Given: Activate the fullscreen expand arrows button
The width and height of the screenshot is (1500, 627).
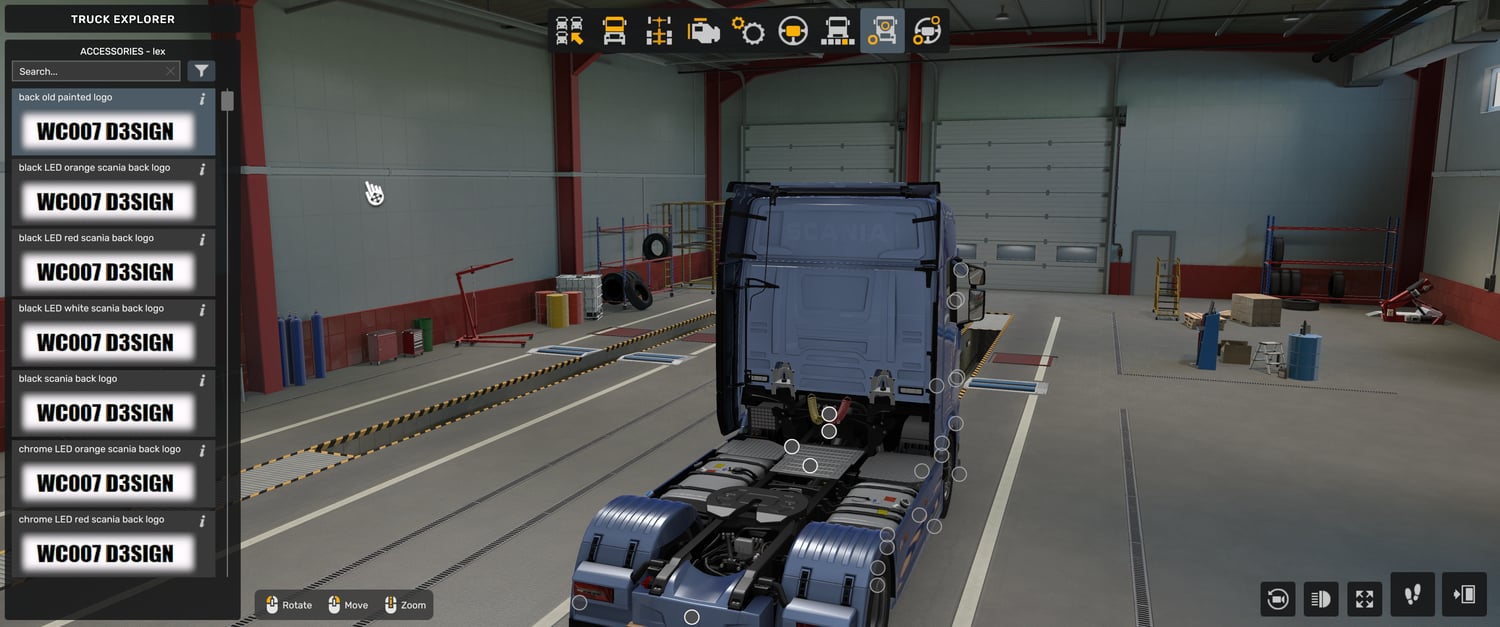Looking at the screenshot, I should click(1365, 599).
